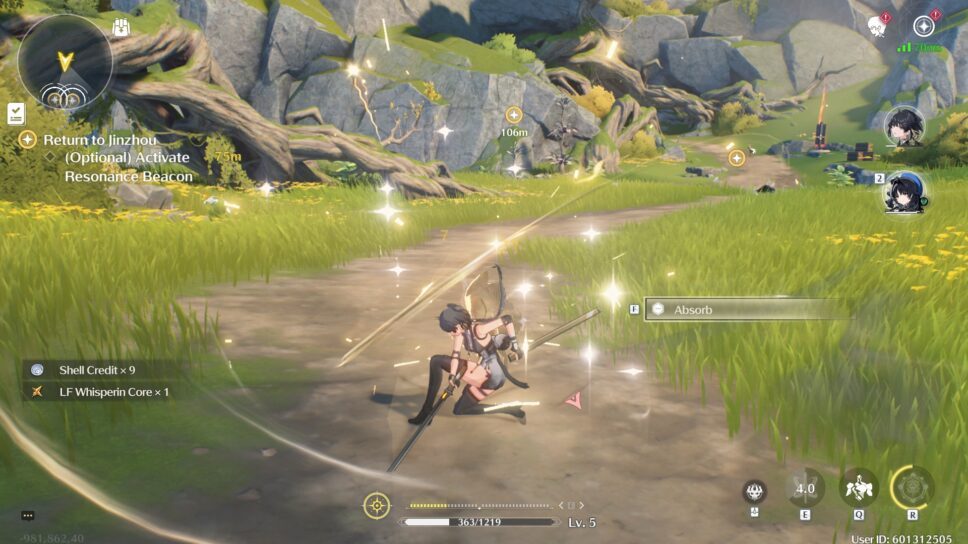Toggle the yellow target lock-on icon
Screen dimensions: 968x544
tap(376, 506)
